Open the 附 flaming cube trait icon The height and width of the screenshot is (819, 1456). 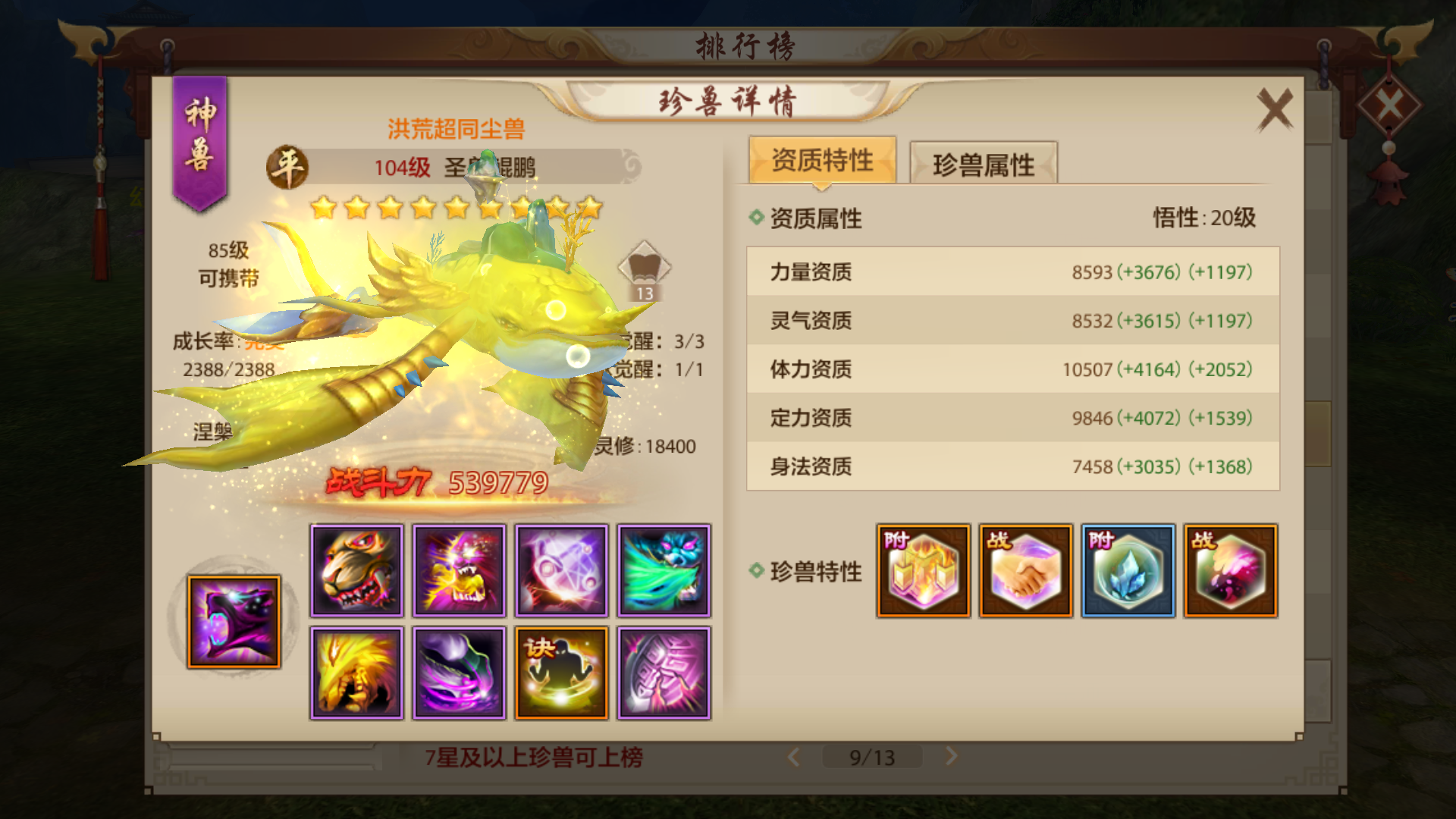point(923,571)
